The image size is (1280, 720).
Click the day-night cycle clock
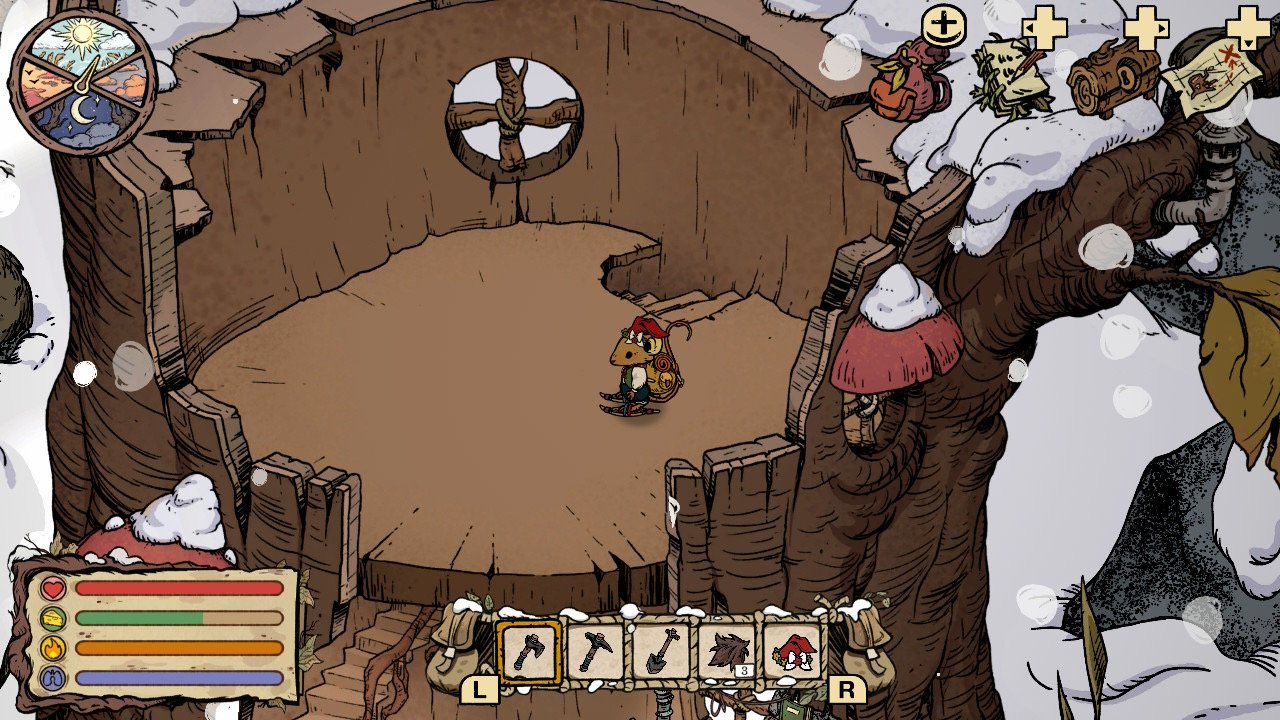(x=83, y=82)
